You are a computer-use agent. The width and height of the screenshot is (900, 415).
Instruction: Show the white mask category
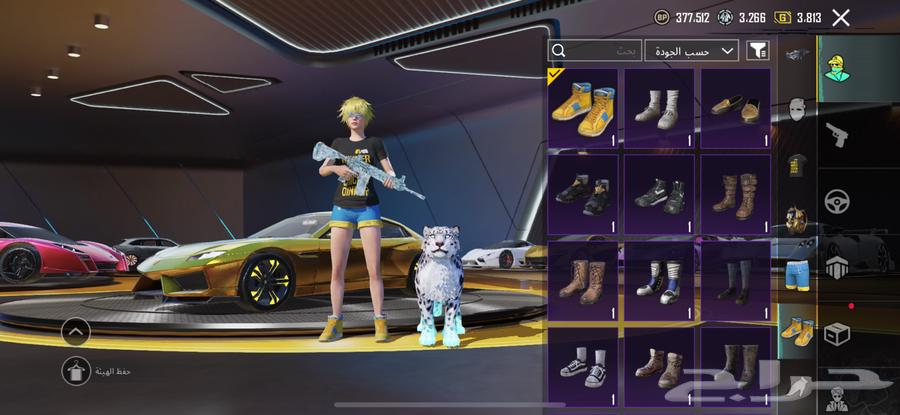coord(797,108)
